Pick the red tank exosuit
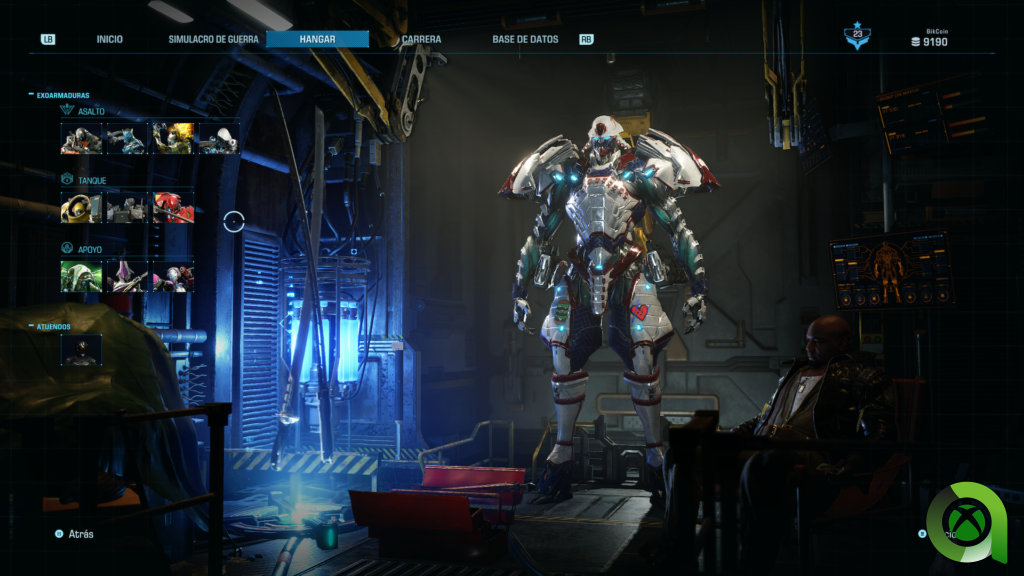The height and width of the screenshot is (576, 1024). [172, 207]
